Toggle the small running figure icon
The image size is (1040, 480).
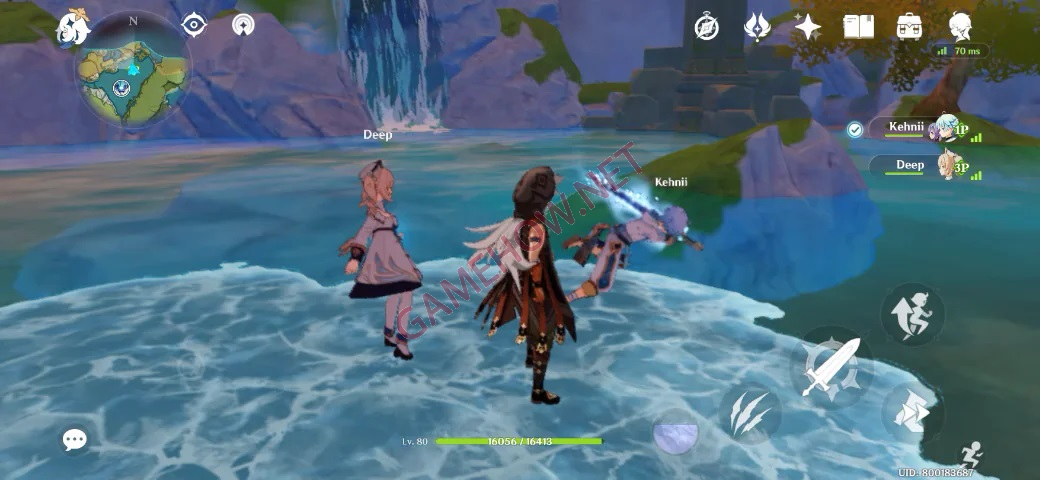969,455
